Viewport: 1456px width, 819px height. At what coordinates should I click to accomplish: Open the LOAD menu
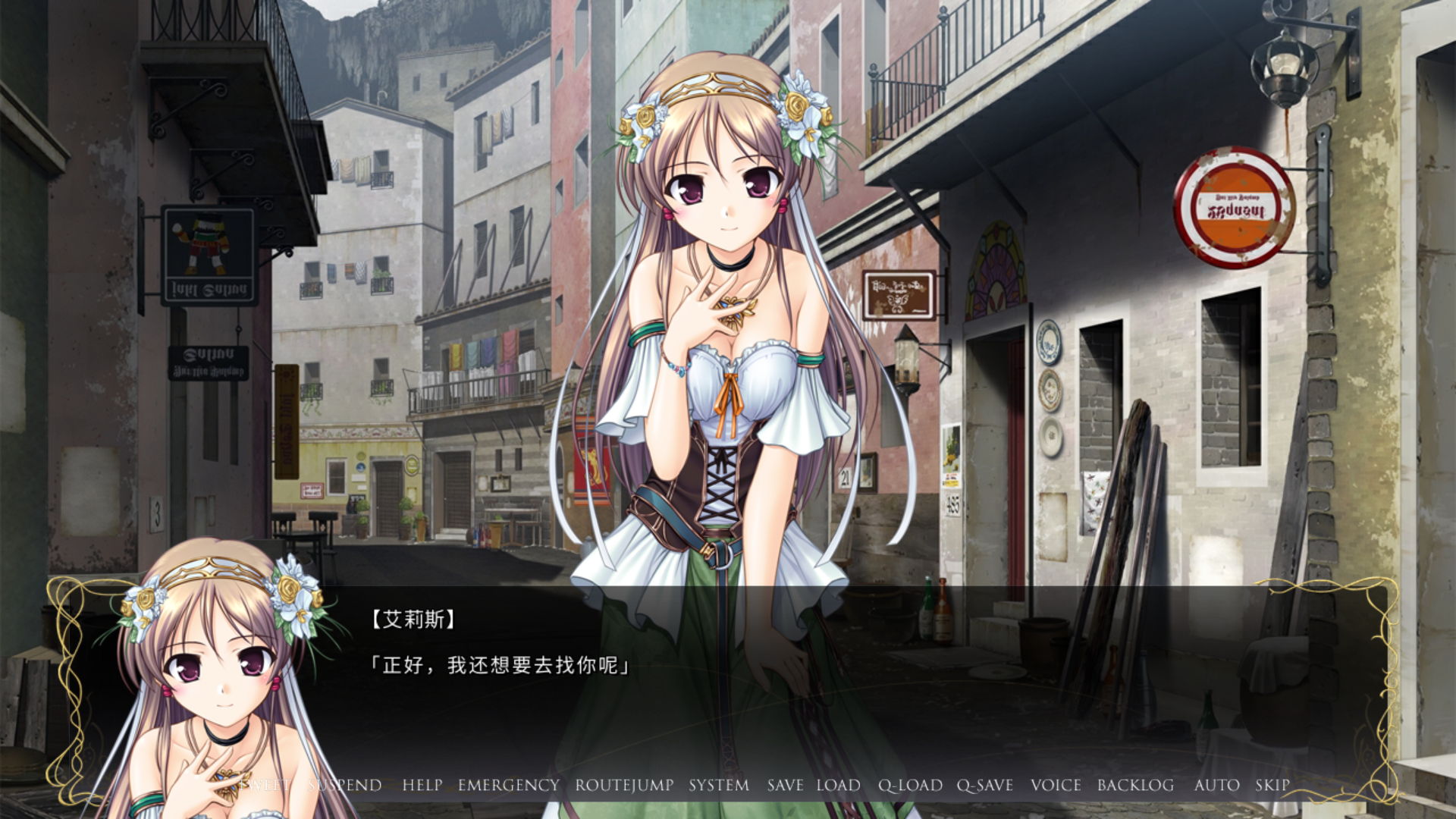point(838,786)
